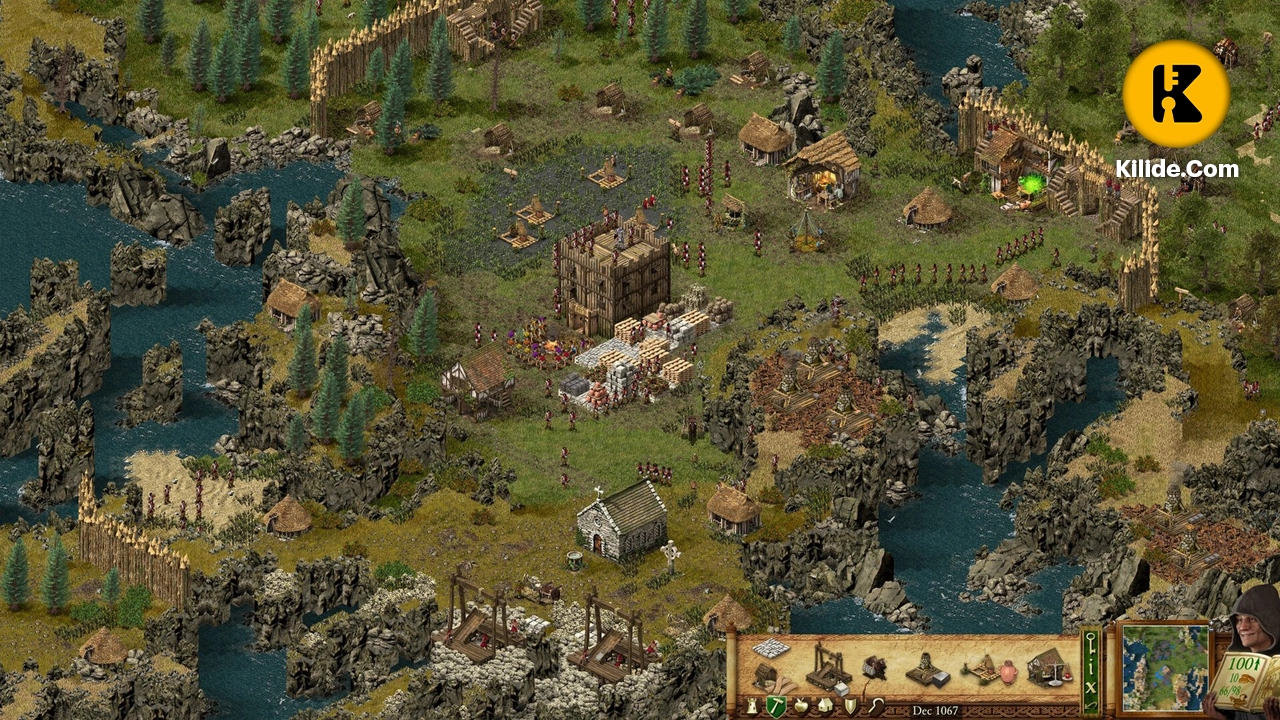
Task: Zoom in the minimap with plus button
Action: [1210, 622]
